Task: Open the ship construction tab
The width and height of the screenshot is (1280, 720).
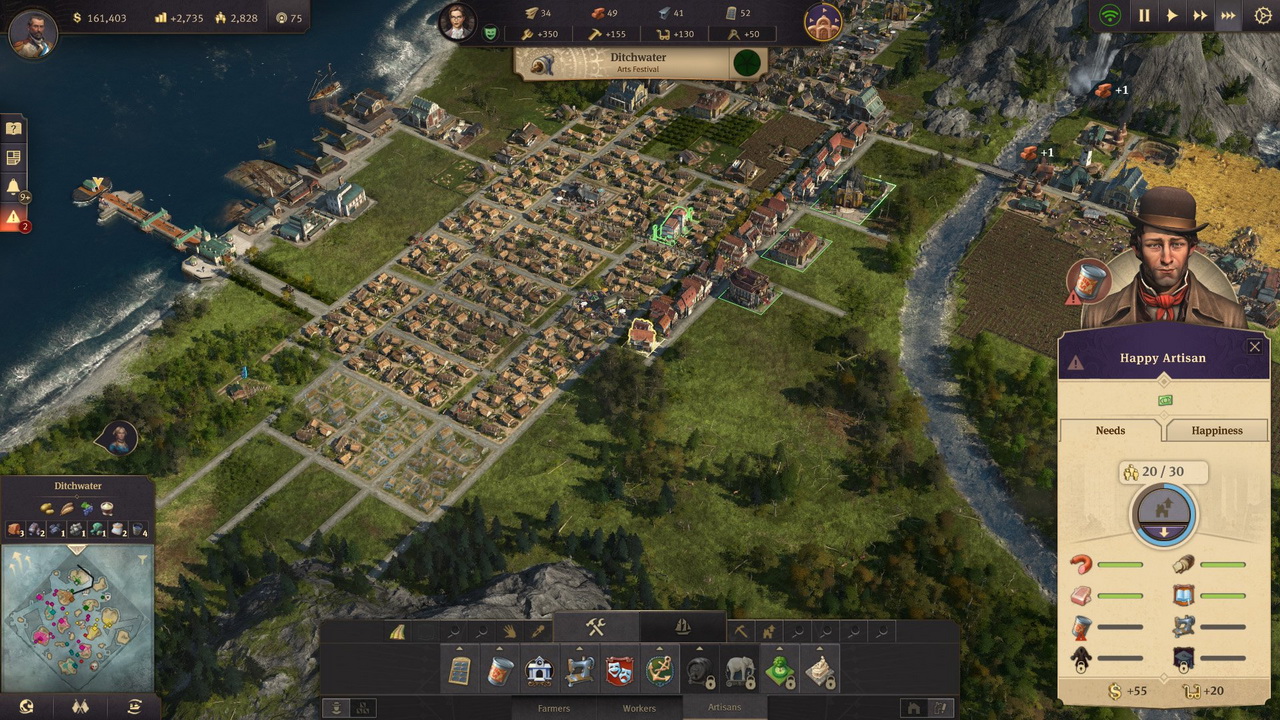Action: point(683,627)
